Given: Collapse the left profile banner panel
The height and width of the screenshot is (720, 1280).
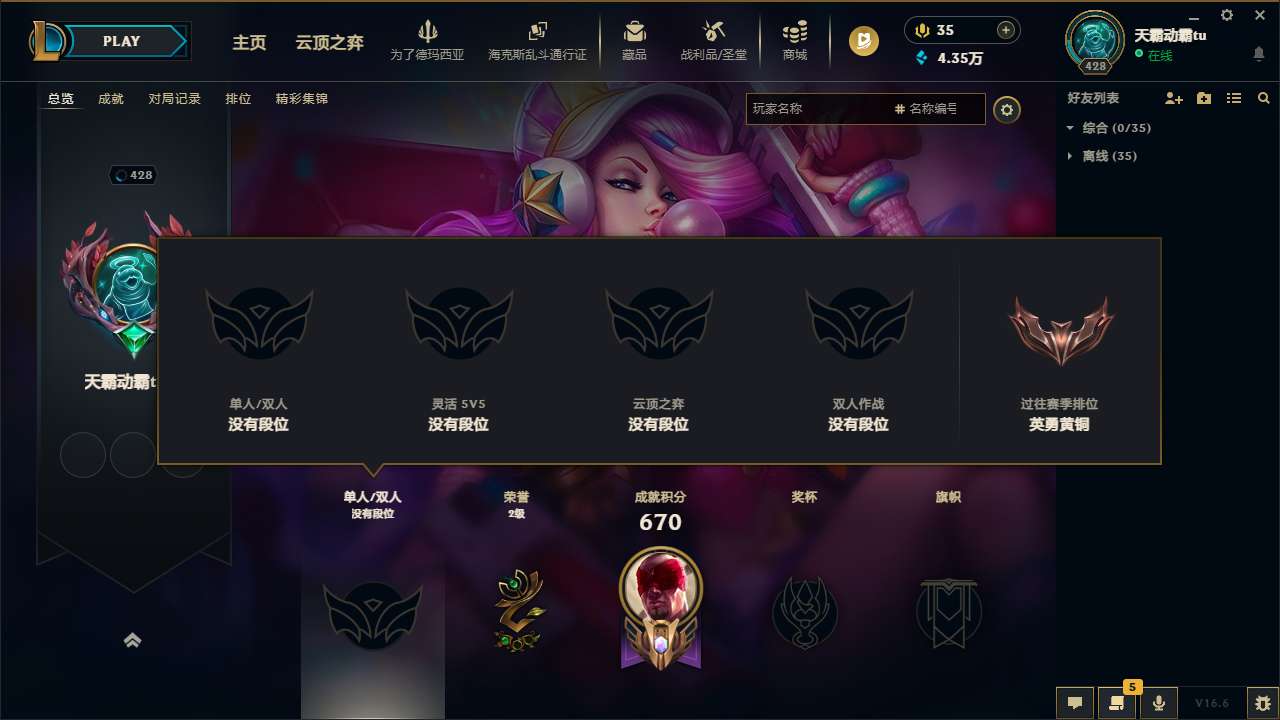Looking at the screenshot, I should click(133, 640).
